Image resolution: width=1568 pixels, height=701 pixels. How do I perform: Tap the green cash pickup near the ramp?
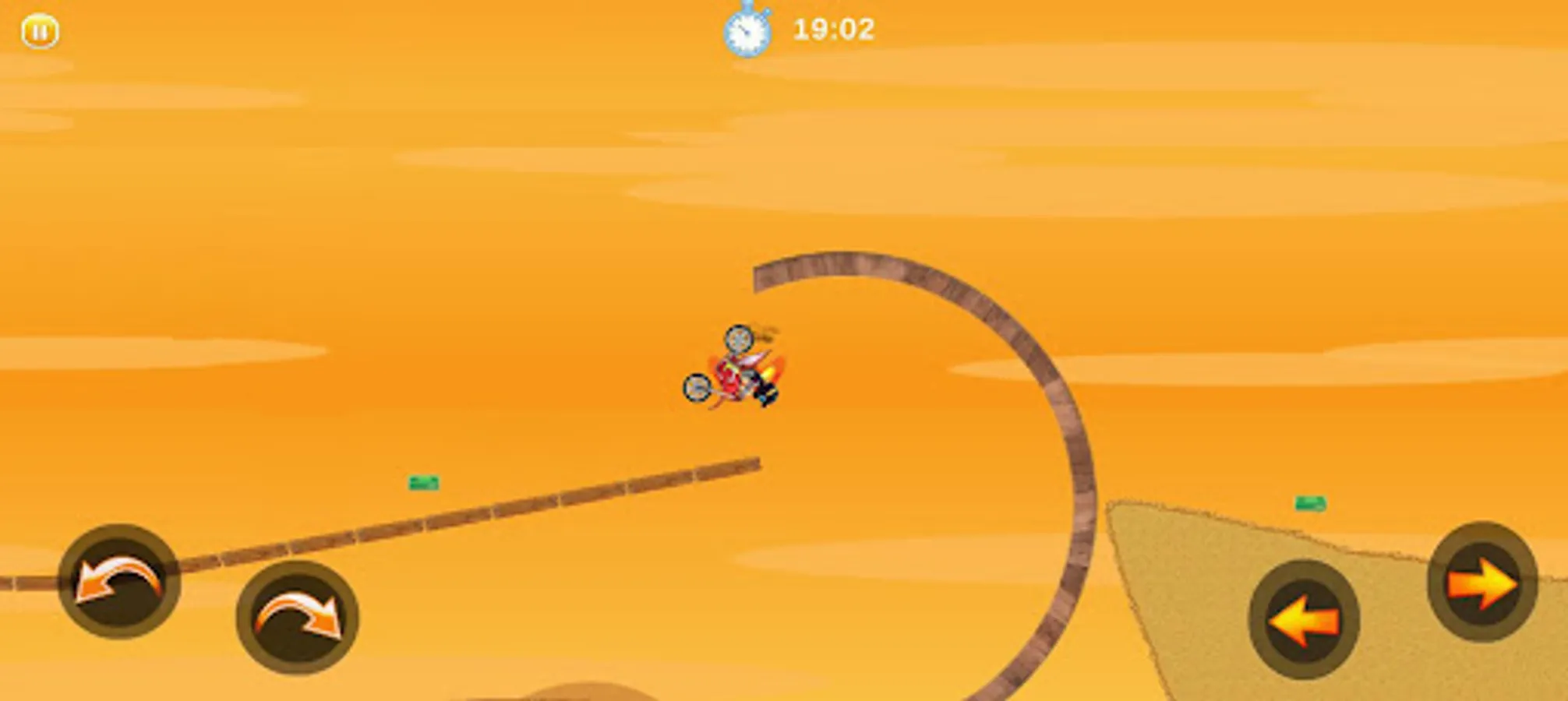point(422,484)
